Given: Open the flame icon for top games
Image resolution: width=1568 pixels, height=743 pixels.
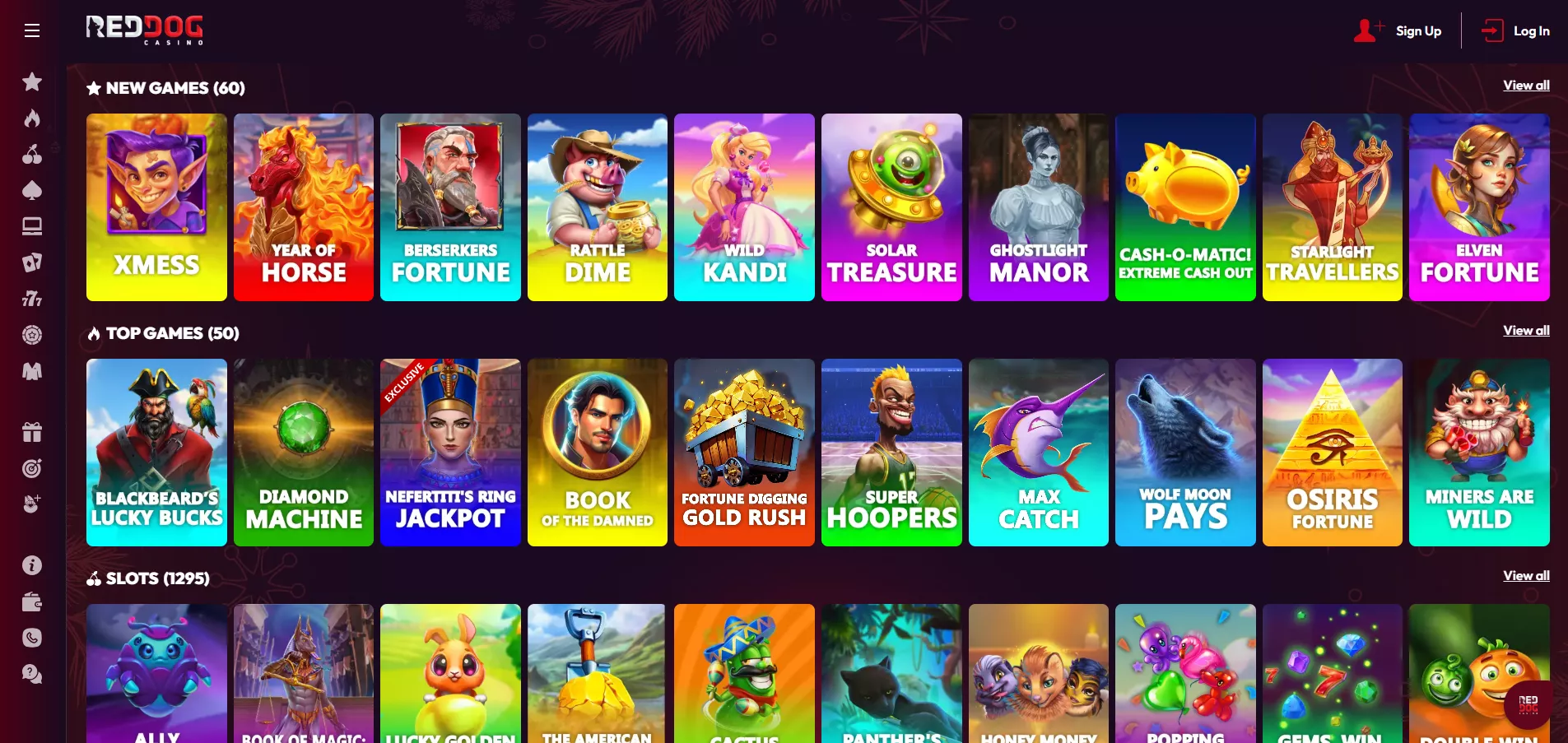Looking at the screenshot, I should 32,118.
